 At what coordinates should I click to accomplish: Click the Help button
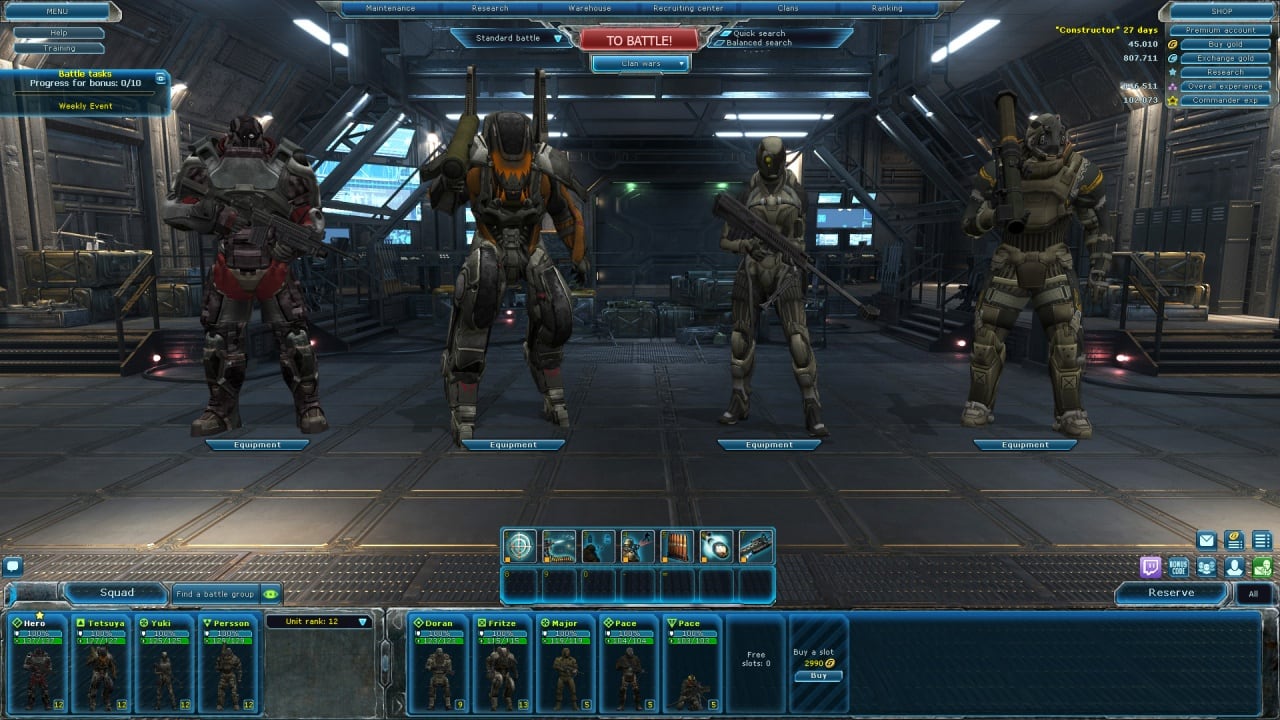point(59,33)
